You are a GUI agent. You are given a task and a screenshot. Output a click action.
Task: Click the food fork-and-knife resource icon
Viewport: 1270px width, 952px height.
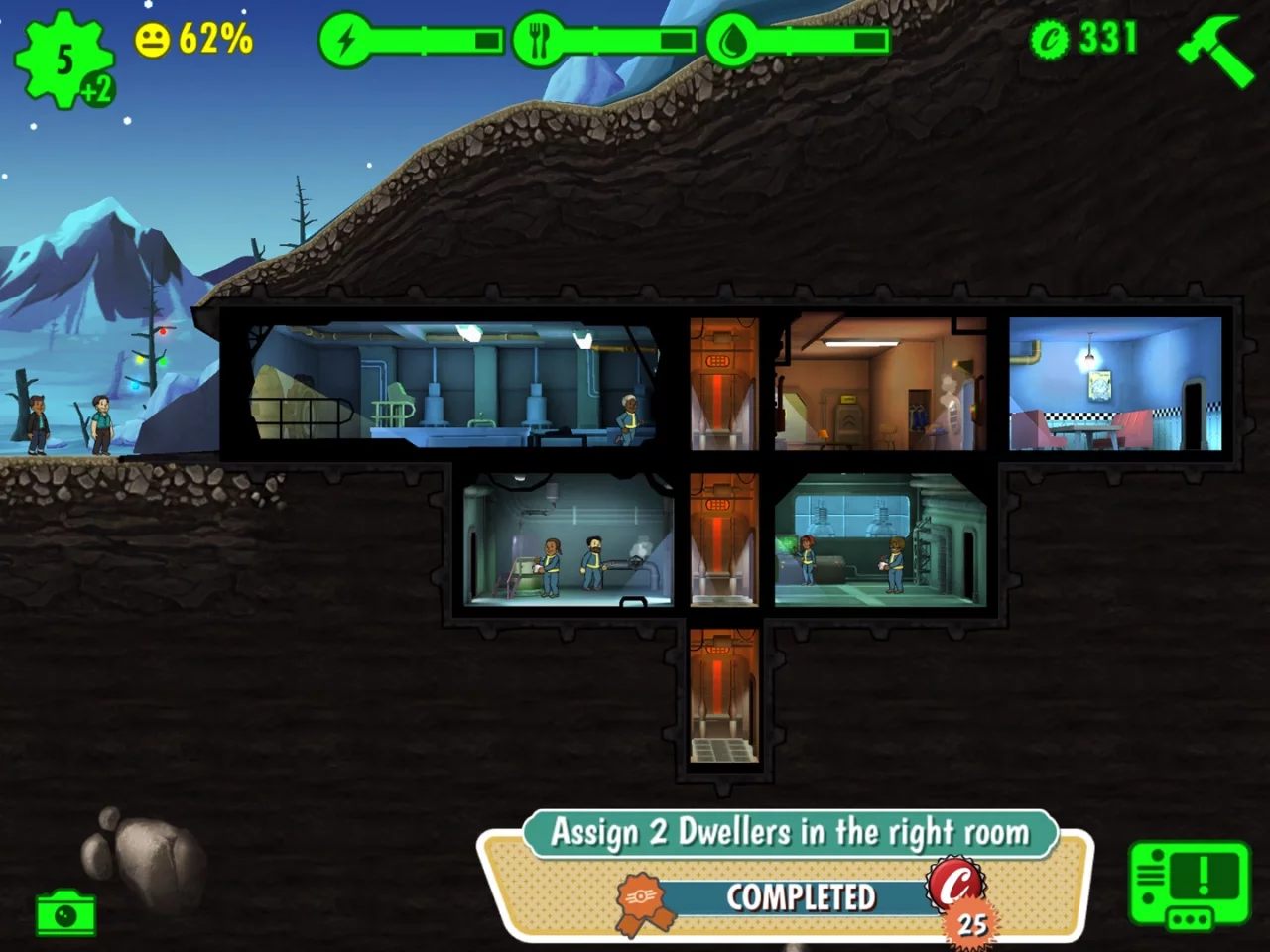[x=537, y=40]
